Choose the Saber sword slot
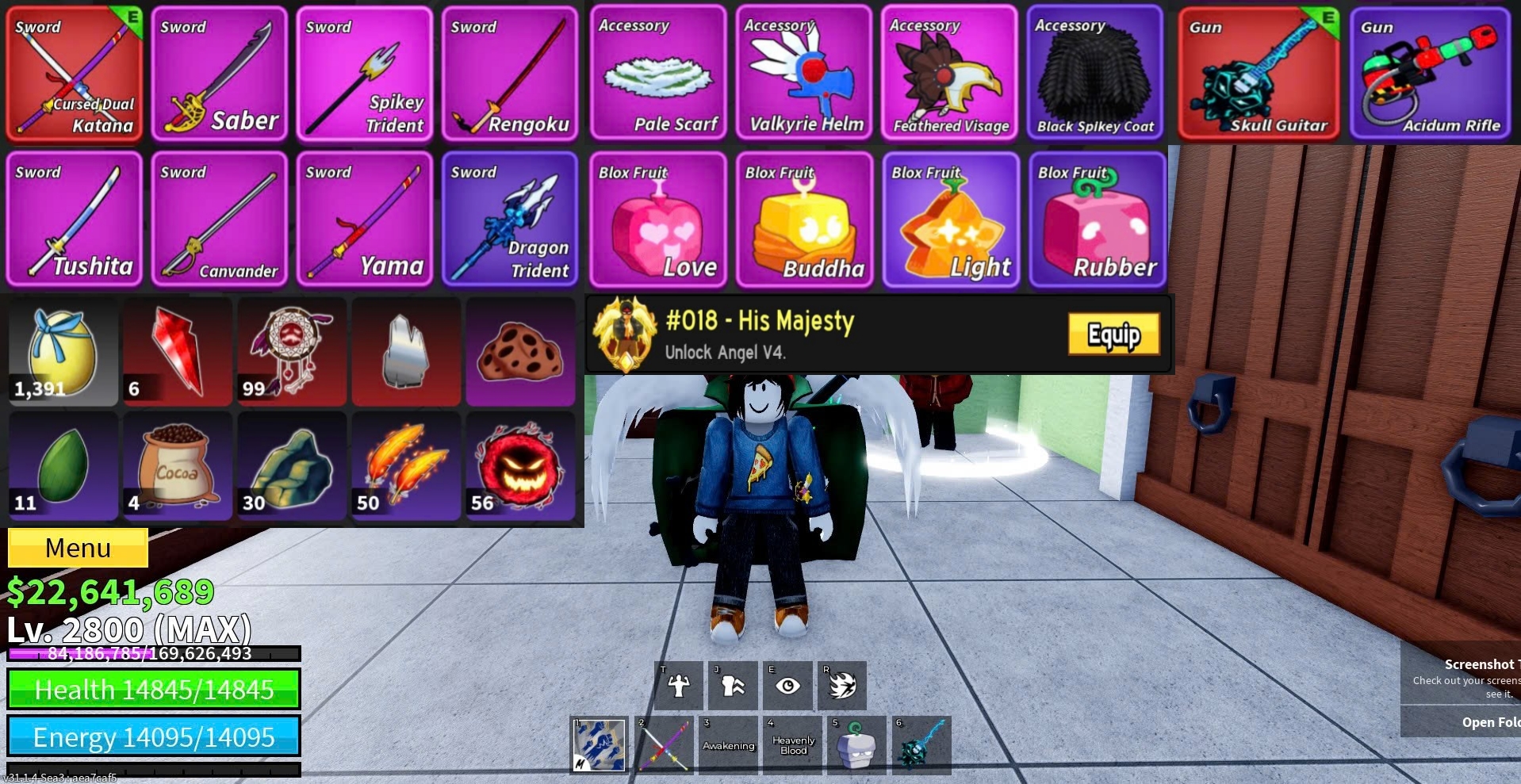The image size is (1521, 784). click(x=219, y=74)
